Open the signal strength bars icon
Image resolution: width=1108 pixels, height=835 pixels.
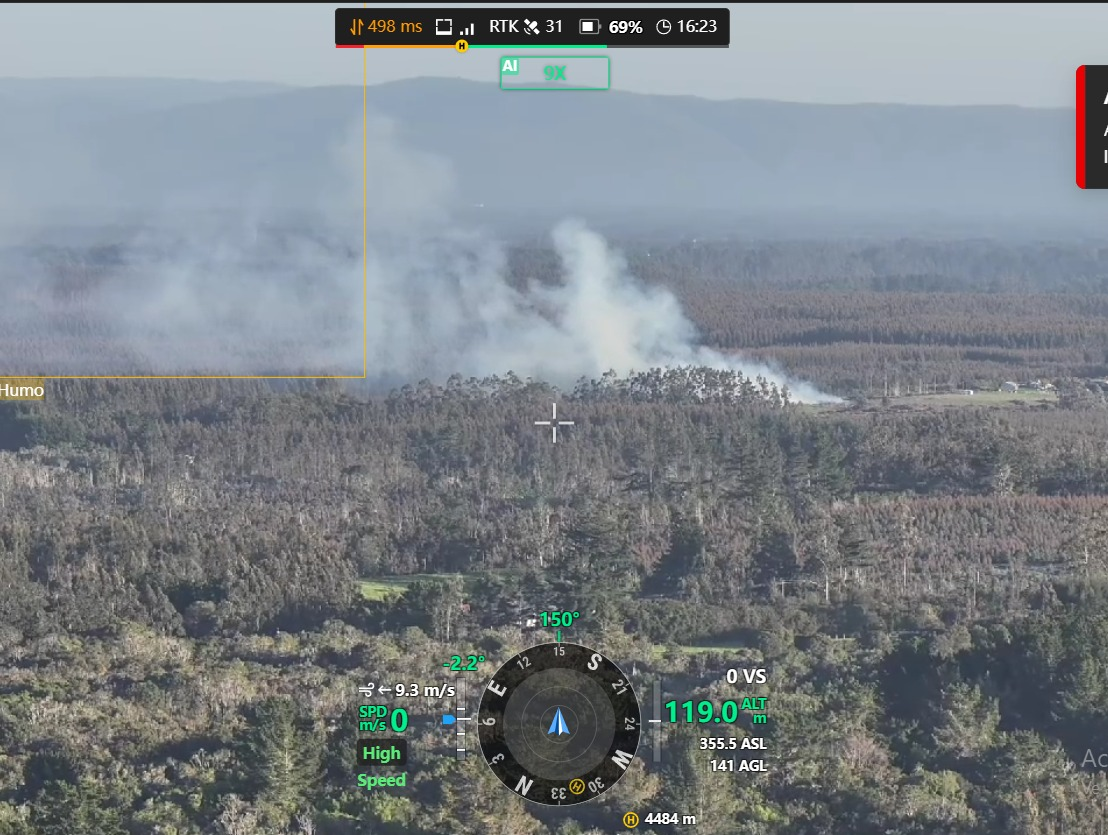[467, 28]
